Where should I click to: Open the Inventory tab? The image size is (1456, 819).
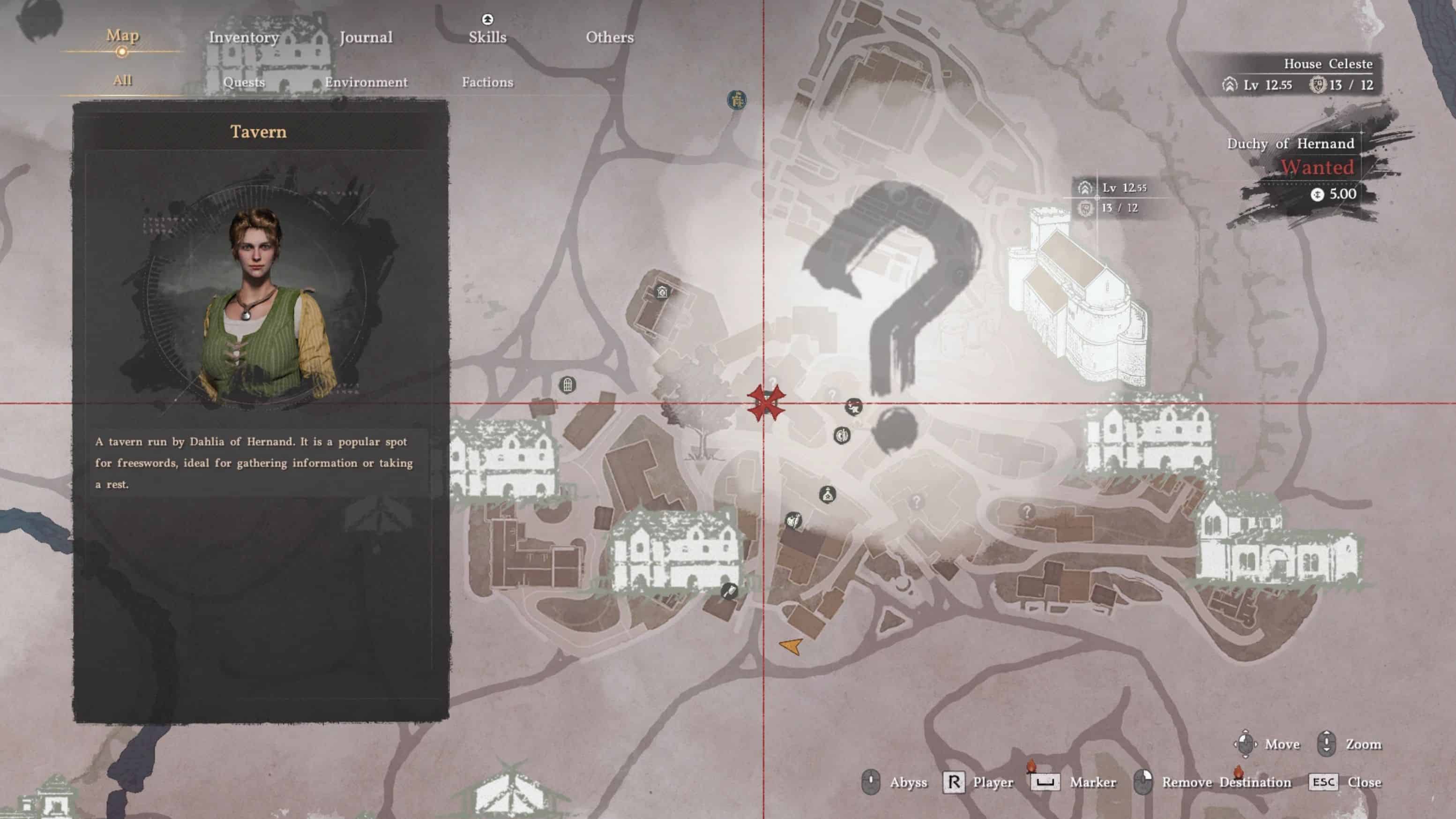point(244,38)
